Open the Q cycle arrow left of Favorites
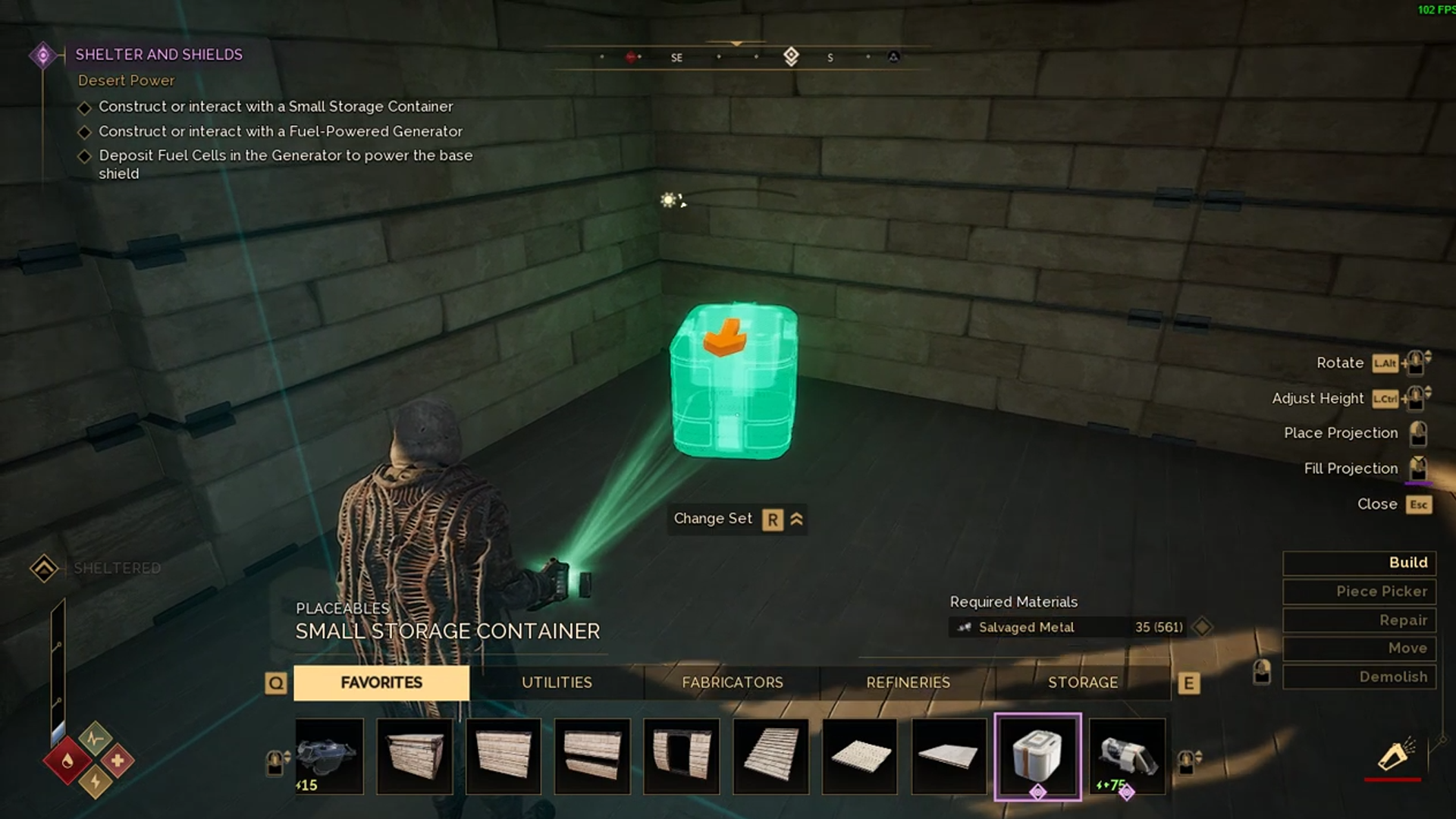The width and height of the screenshot is (1456, 819). pos(276,682)
